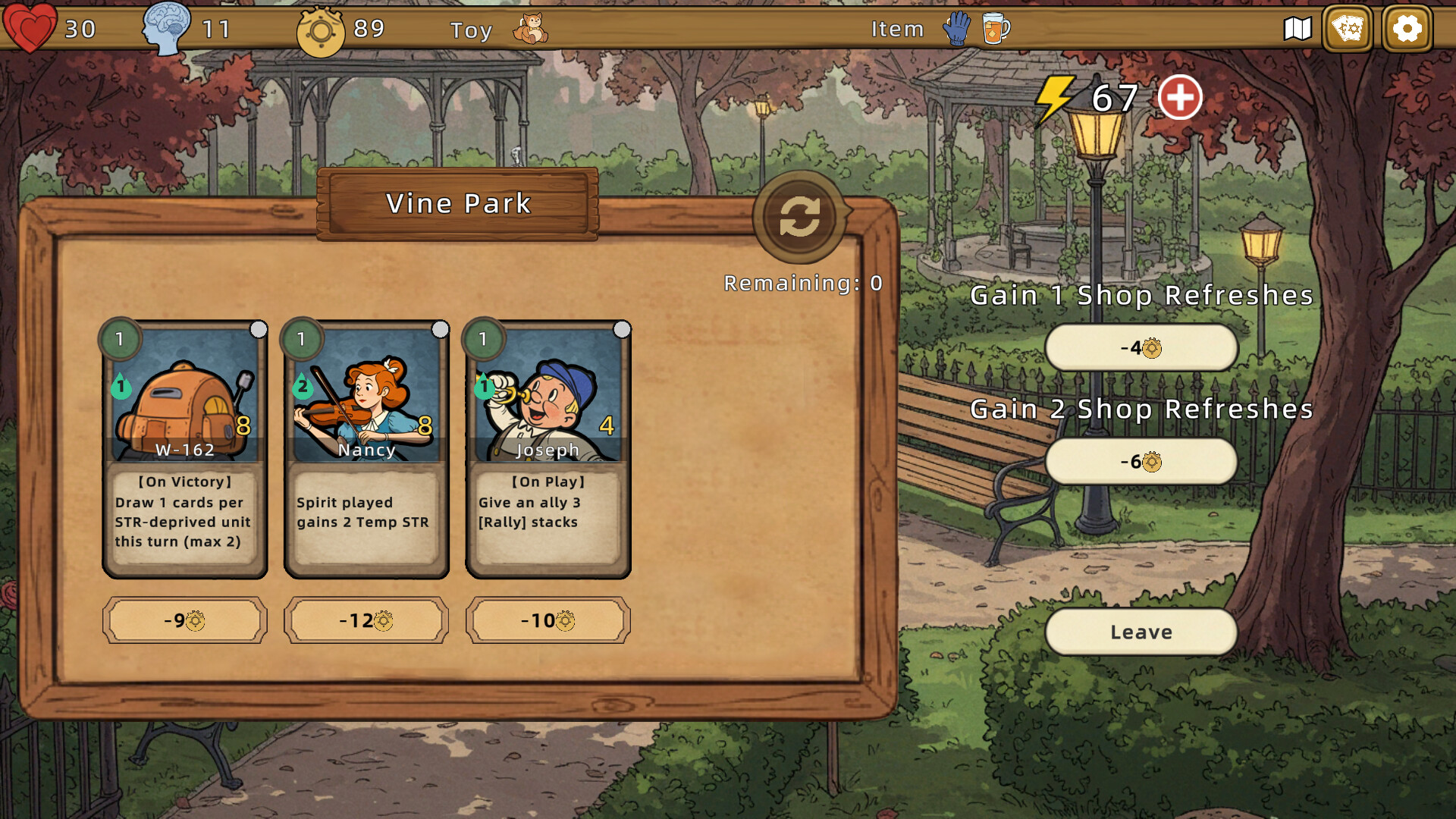Open the card deck view
The image size is (1456, 819).
pos(1348,30)
